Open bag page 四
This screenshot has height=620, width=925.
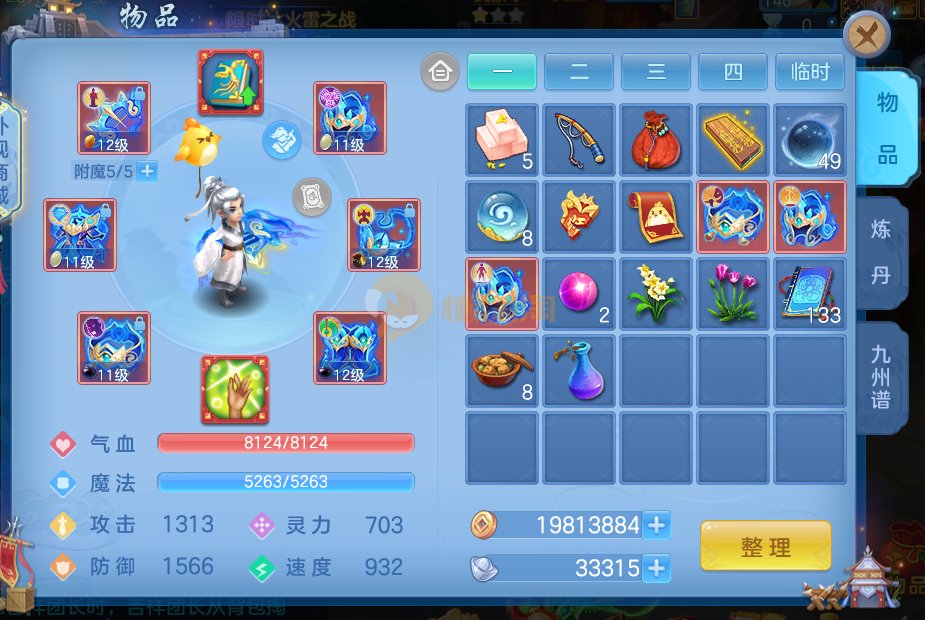pyautogui.click(x=733, y=72)
